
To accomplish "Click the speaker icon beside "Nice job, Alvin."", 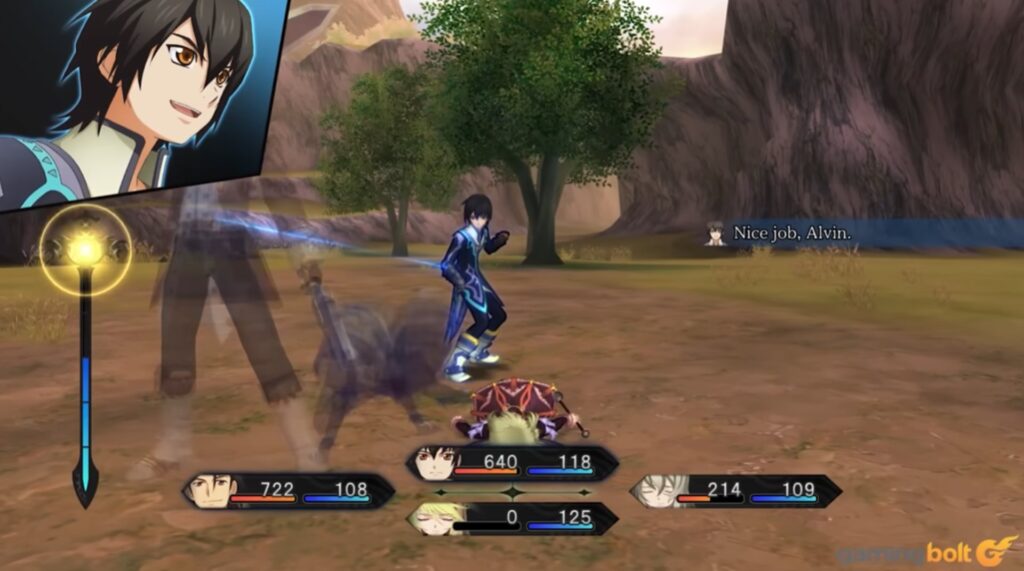I will 715,233.
